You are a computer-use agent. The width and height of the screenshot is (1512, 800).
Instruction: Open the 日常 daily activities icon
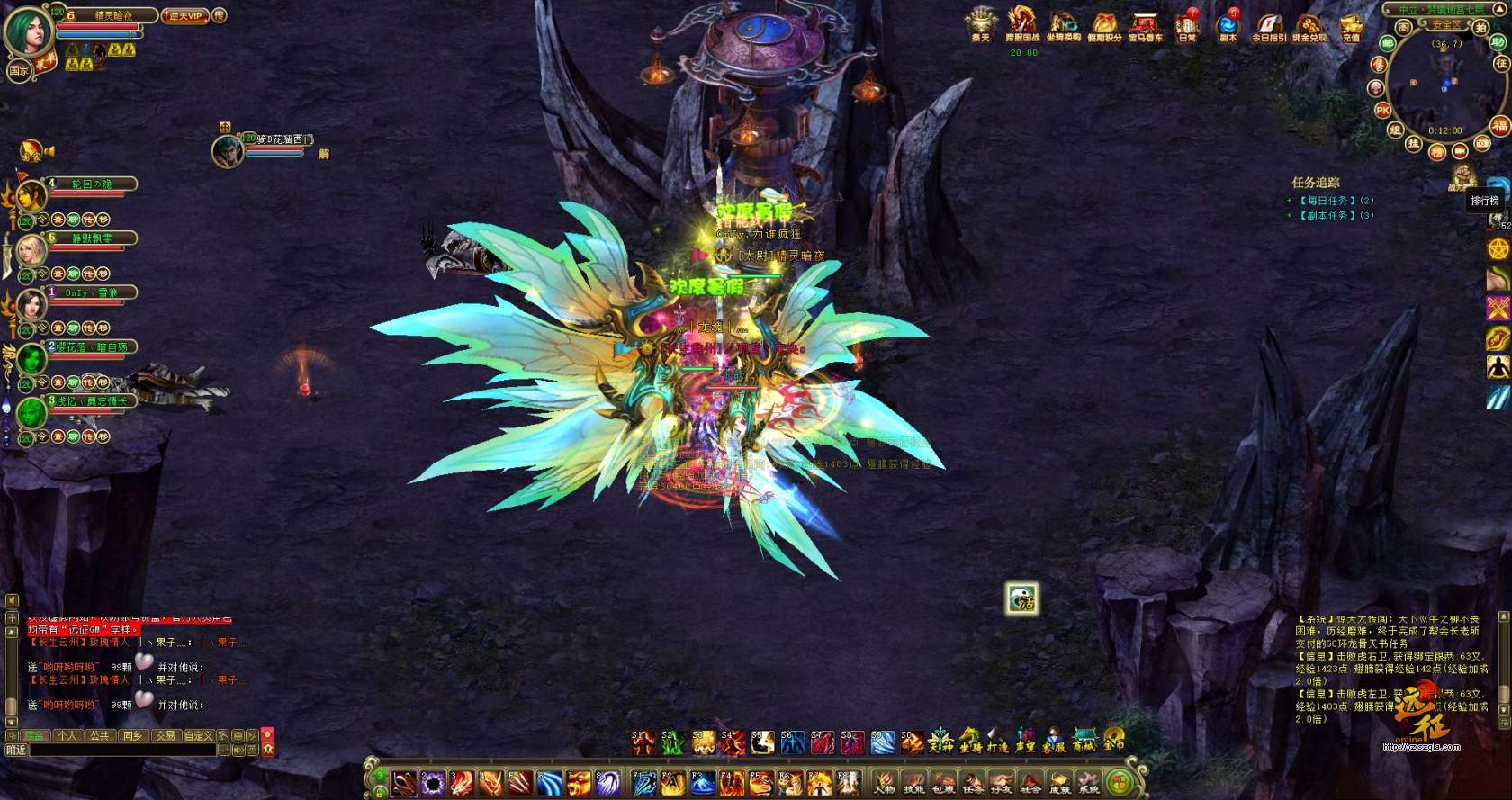[x=1188, y=25]
